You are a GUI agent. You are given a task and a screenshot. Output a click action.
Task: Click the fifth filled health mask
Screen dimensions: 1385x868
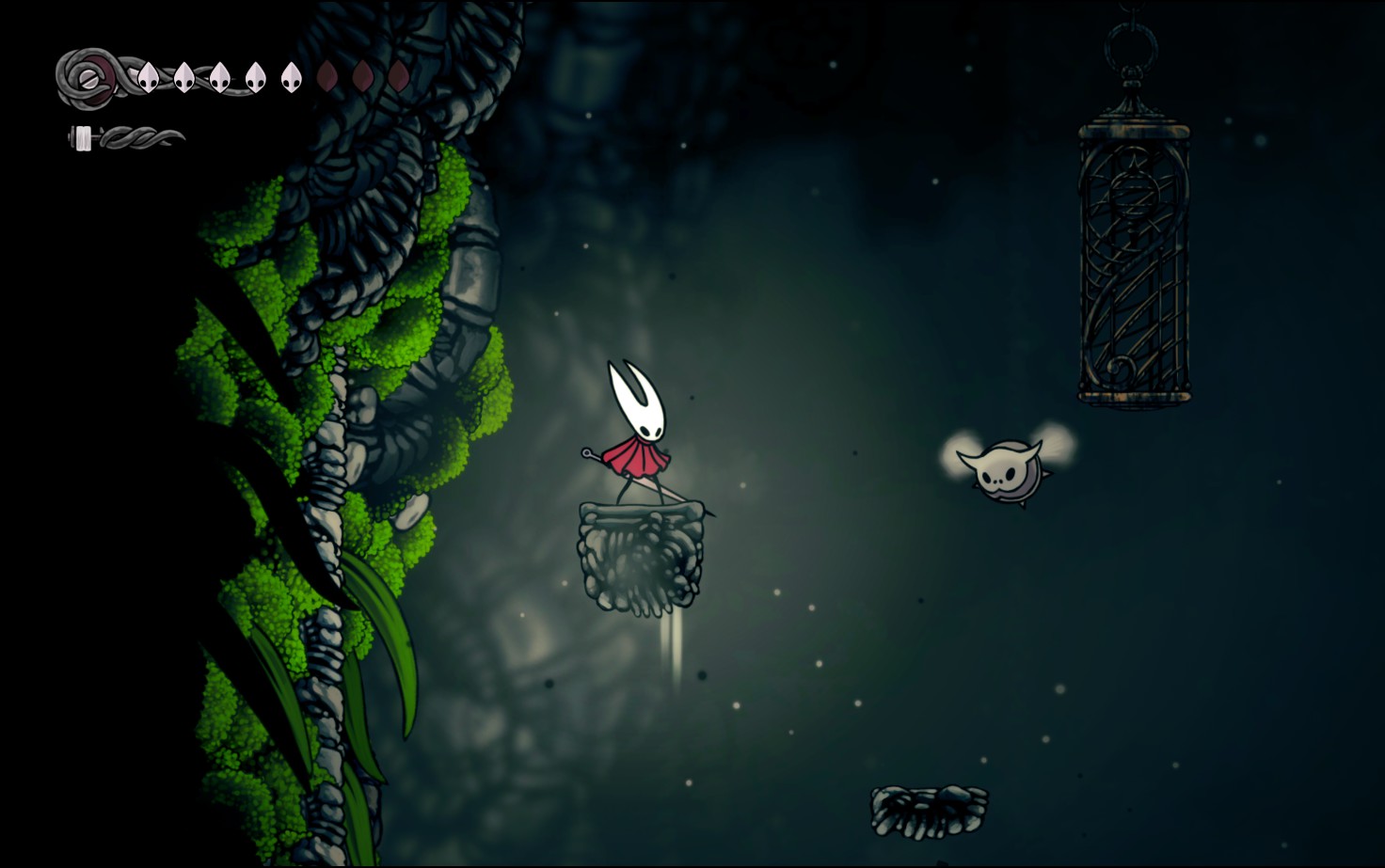click(x=292, y=78)
